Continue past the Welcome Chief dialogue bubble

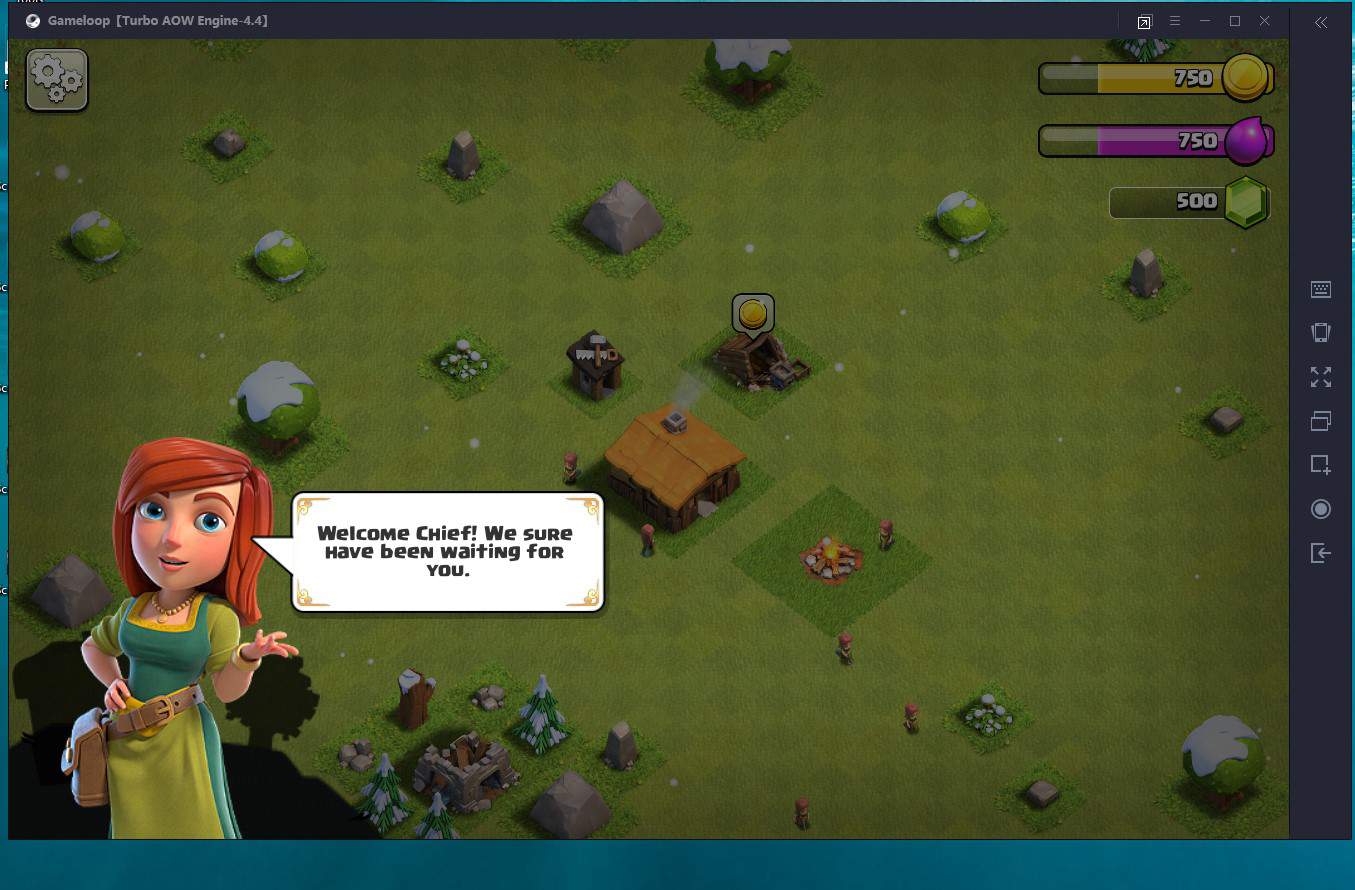pyautogui.click(x=447, y=551)
